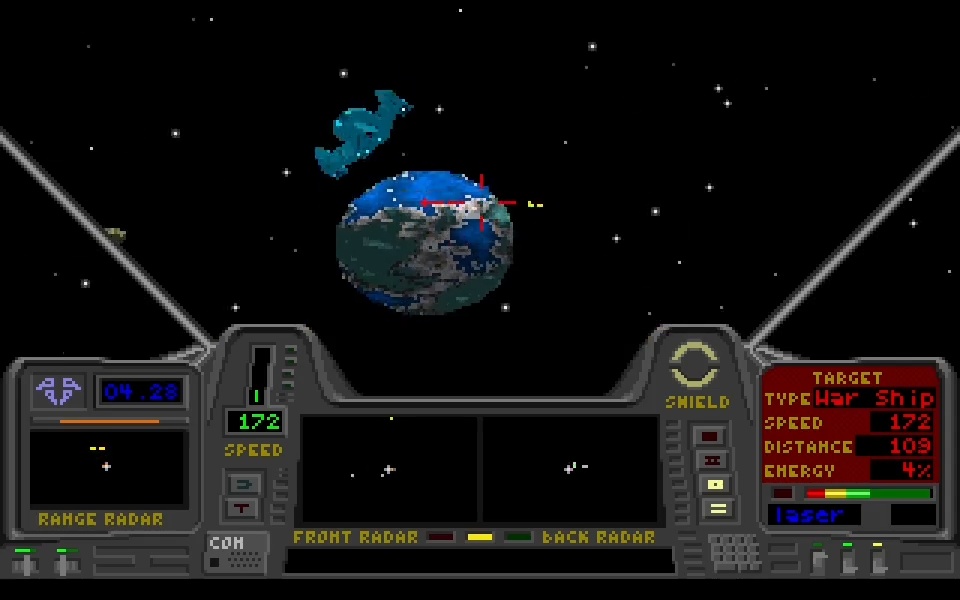
Task: Click the yellow double-bar cockpit button
Action: 716,509
